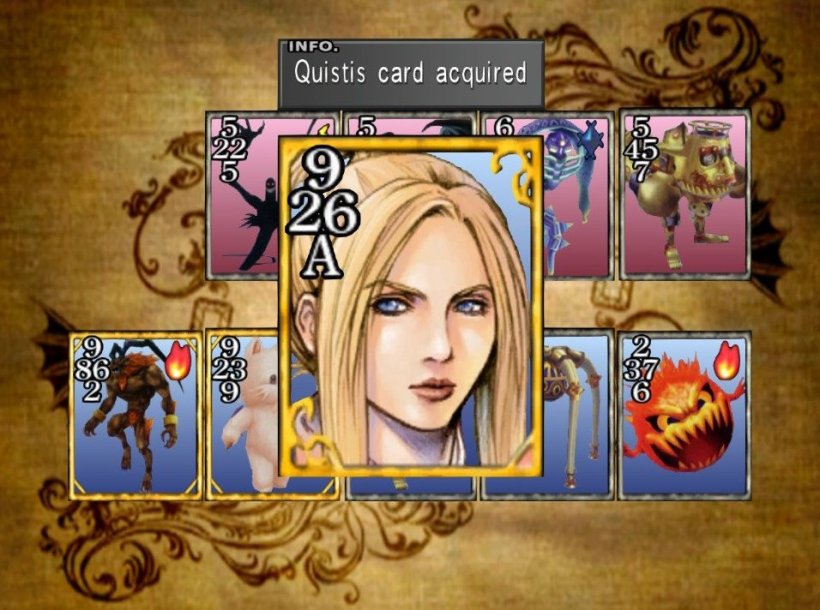Image resolution: width=820 pixels, height=610 pixels.
Task: Choose the Bomb card with fiery grin
Action: (683, 415)
